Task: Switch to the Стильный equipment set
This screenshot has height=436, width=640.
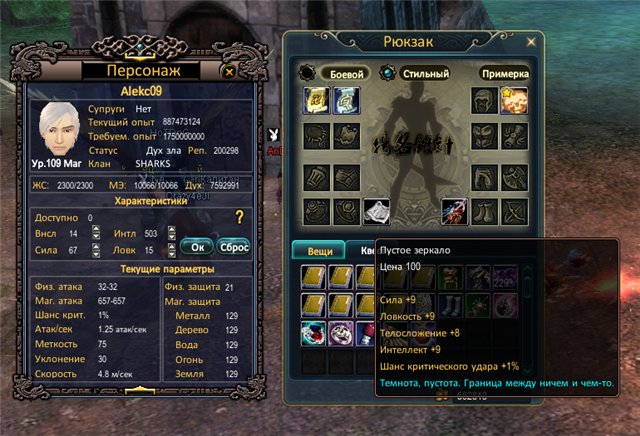Action: point(427,74)
